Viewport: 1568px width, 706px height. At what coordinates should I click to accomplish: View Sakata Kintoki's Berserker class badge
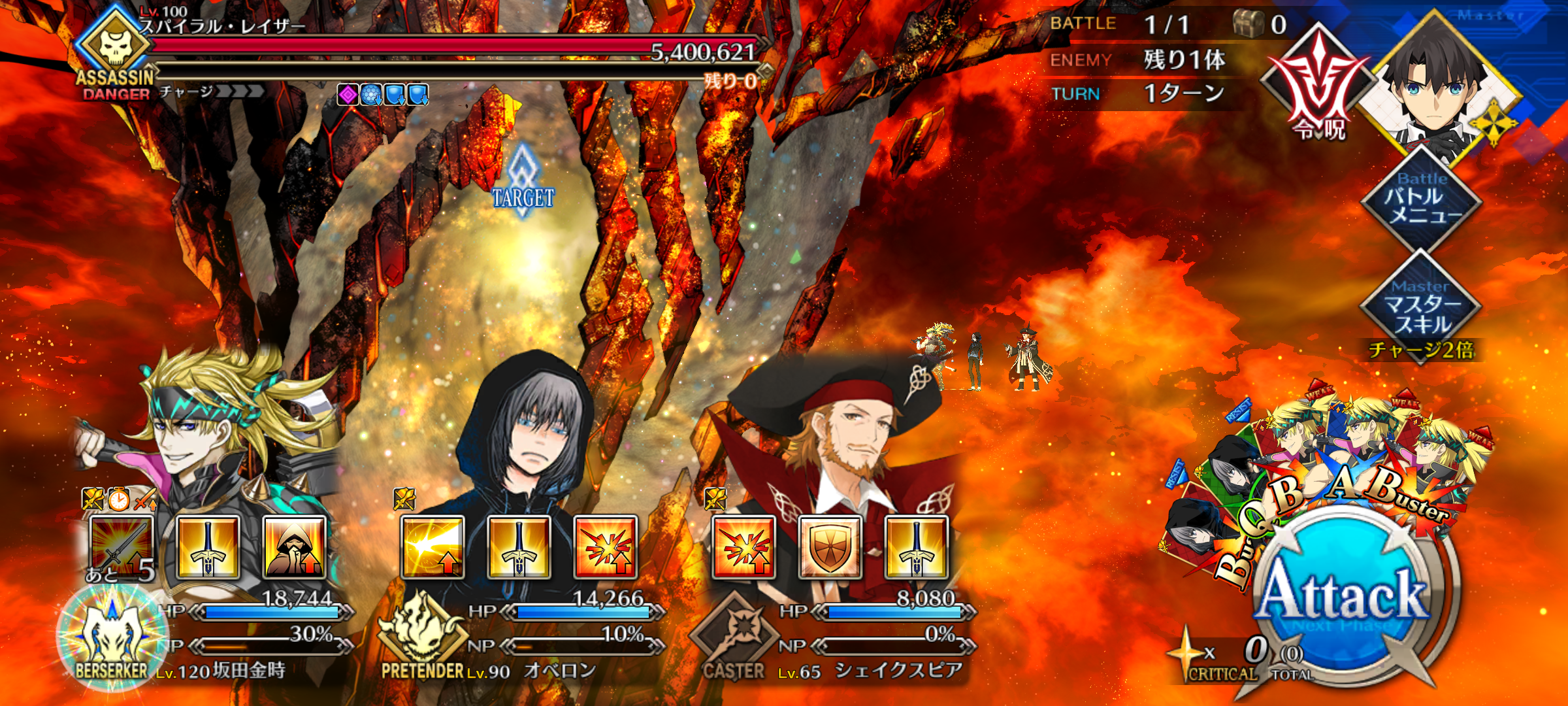112,637
